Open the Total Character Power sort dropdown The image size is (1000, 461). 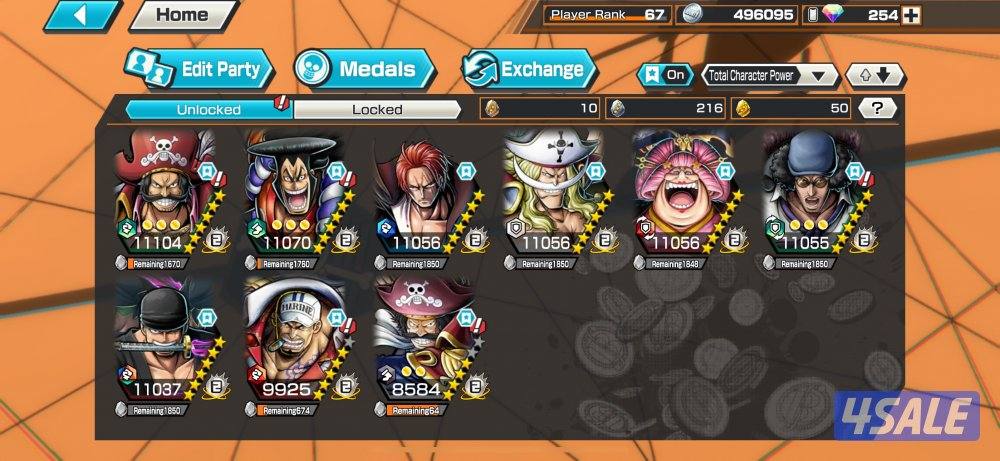coord(769,75)
